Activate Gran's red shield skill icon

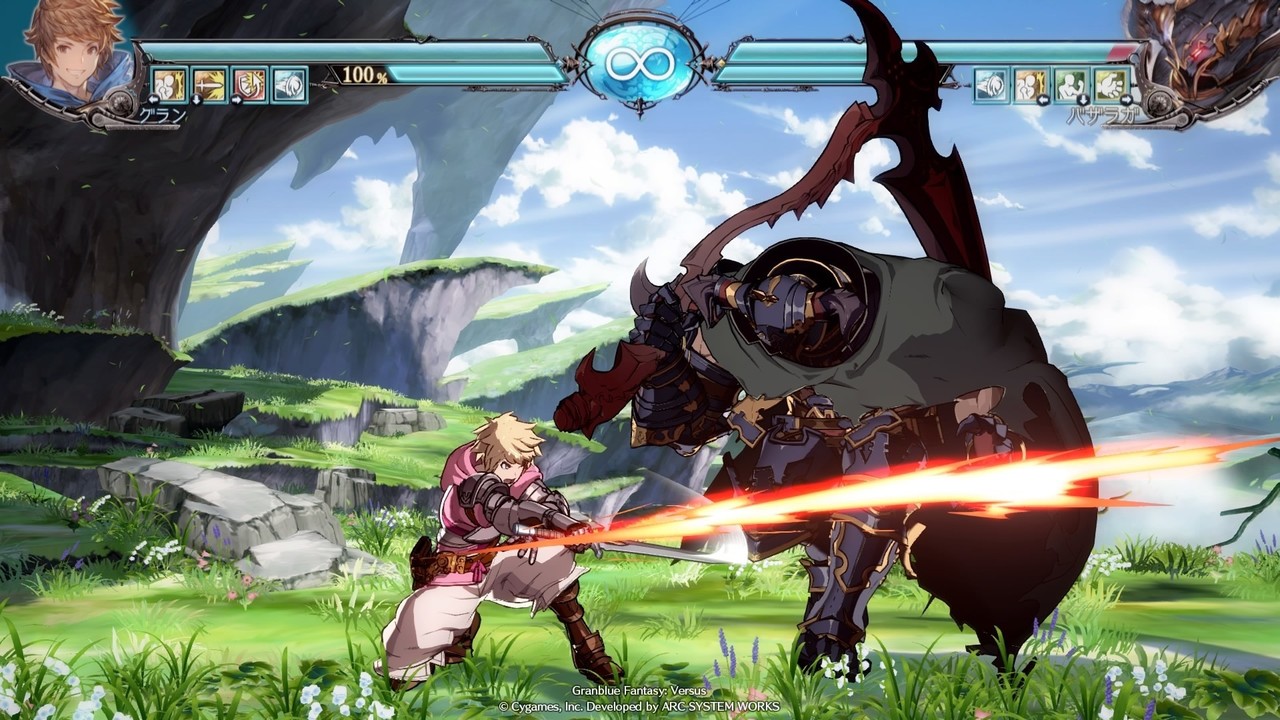(250, 85)
